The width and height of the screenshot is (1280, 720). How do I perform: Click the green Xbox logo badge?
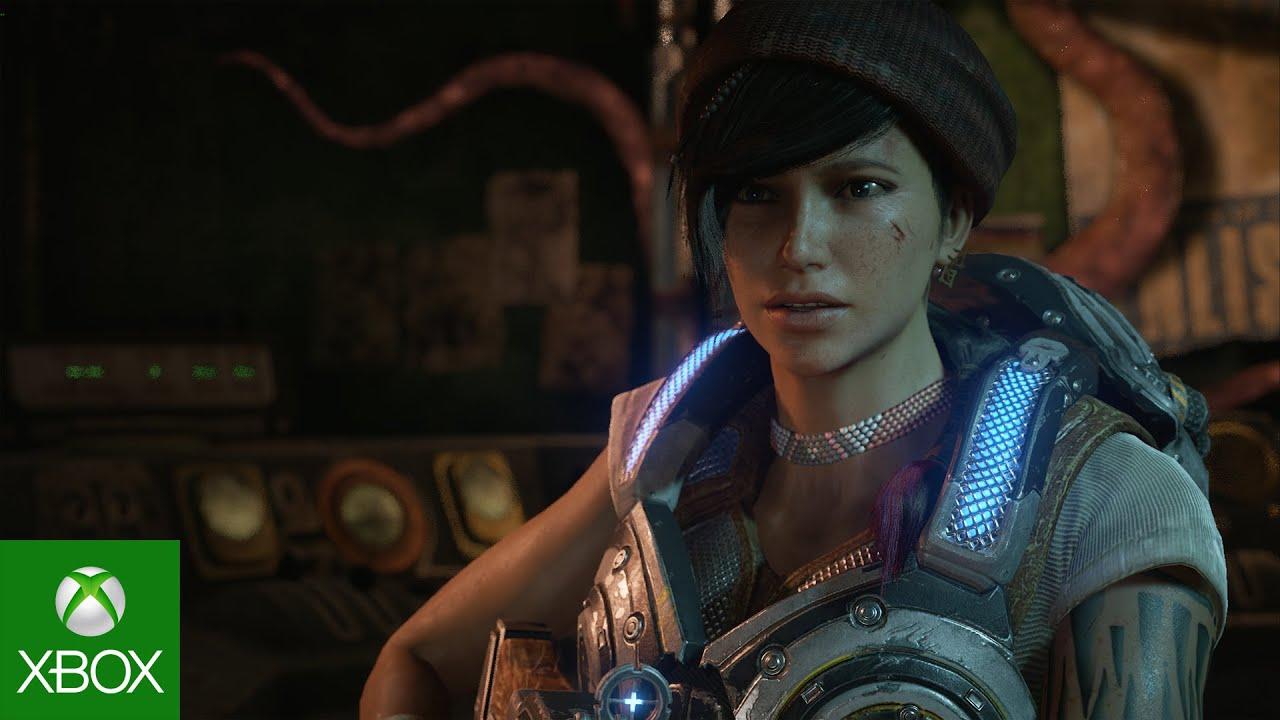coord(89,629)
